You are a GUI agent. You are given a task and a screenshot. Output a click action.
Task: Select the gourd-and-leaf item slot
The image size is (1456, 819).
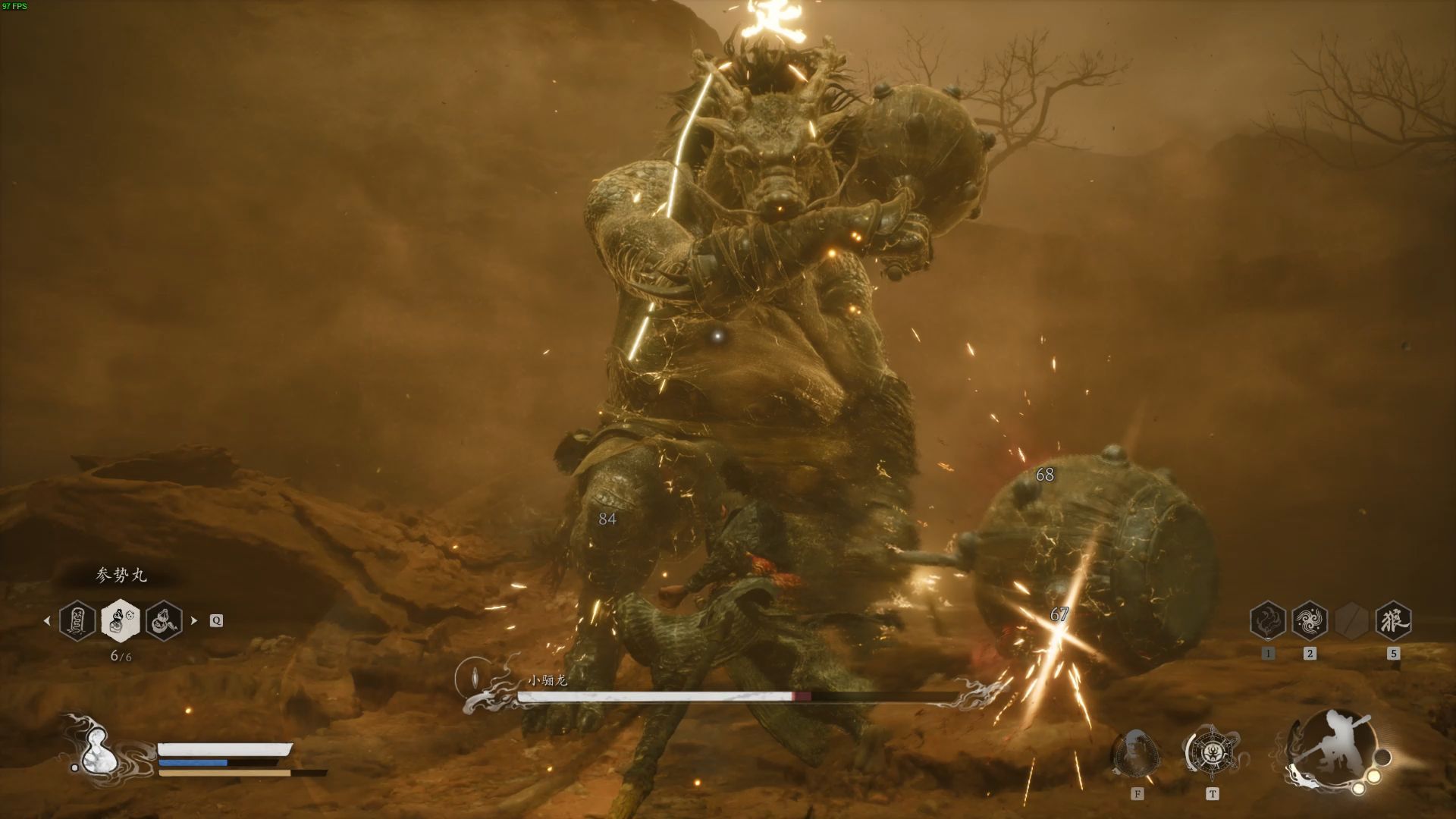click(164, 620)
